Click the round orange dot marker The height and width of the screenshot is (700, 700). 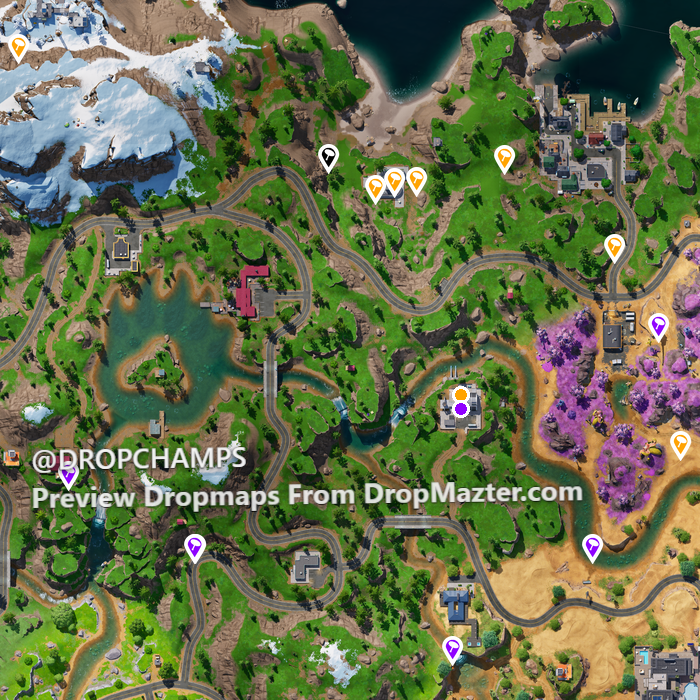[x=460, y=394]
